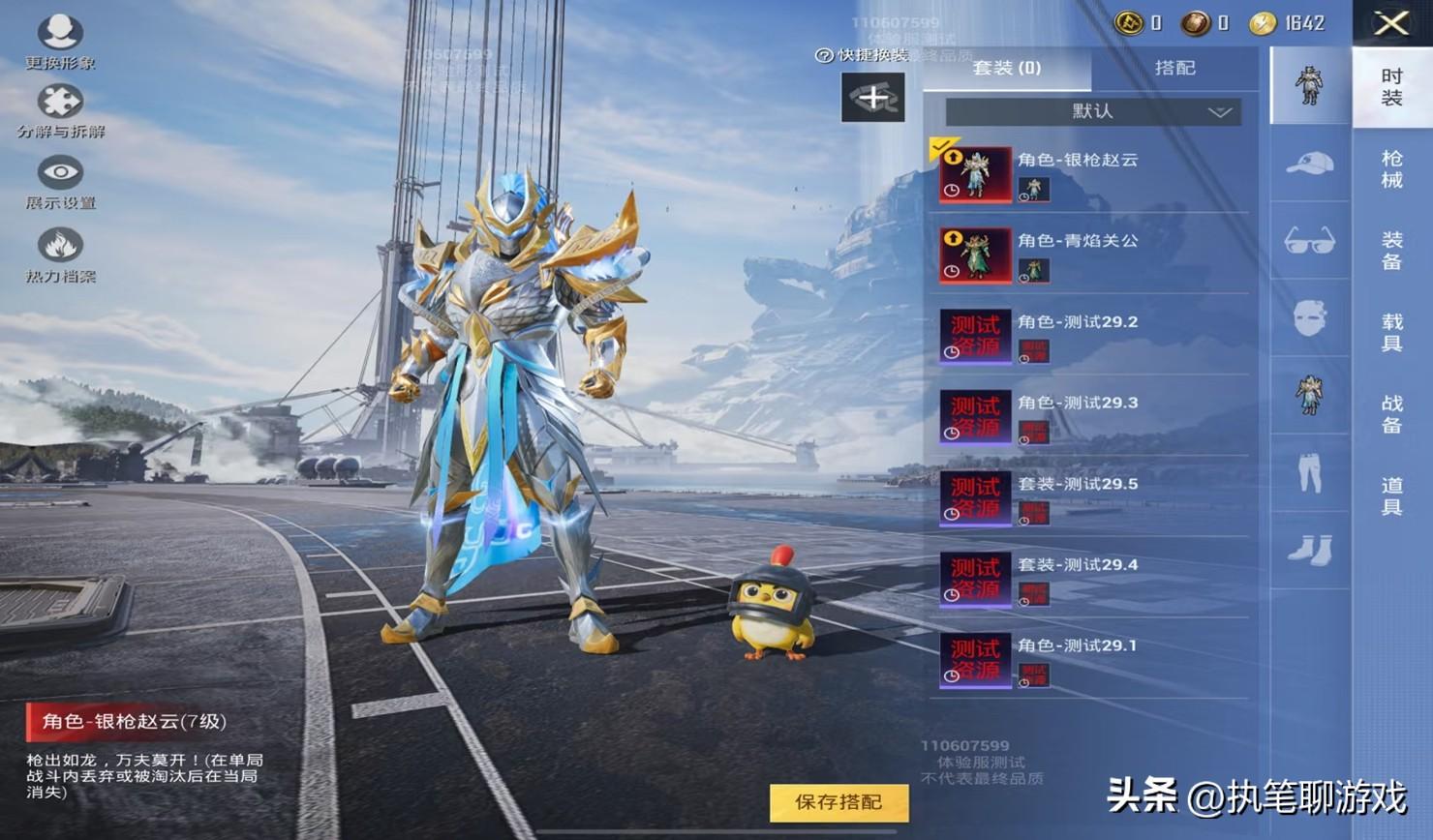The image size is (1433, 840).
Task: Open the 默认 sort dropdown
Action: [x=1093, y=111]
